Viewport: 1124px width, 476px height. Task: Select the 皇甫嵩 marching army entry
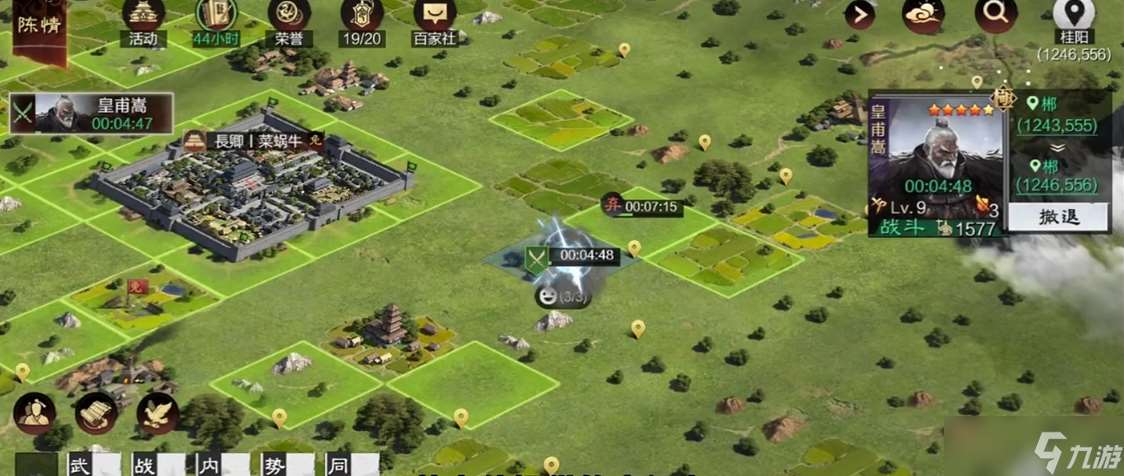coord(91,113)
